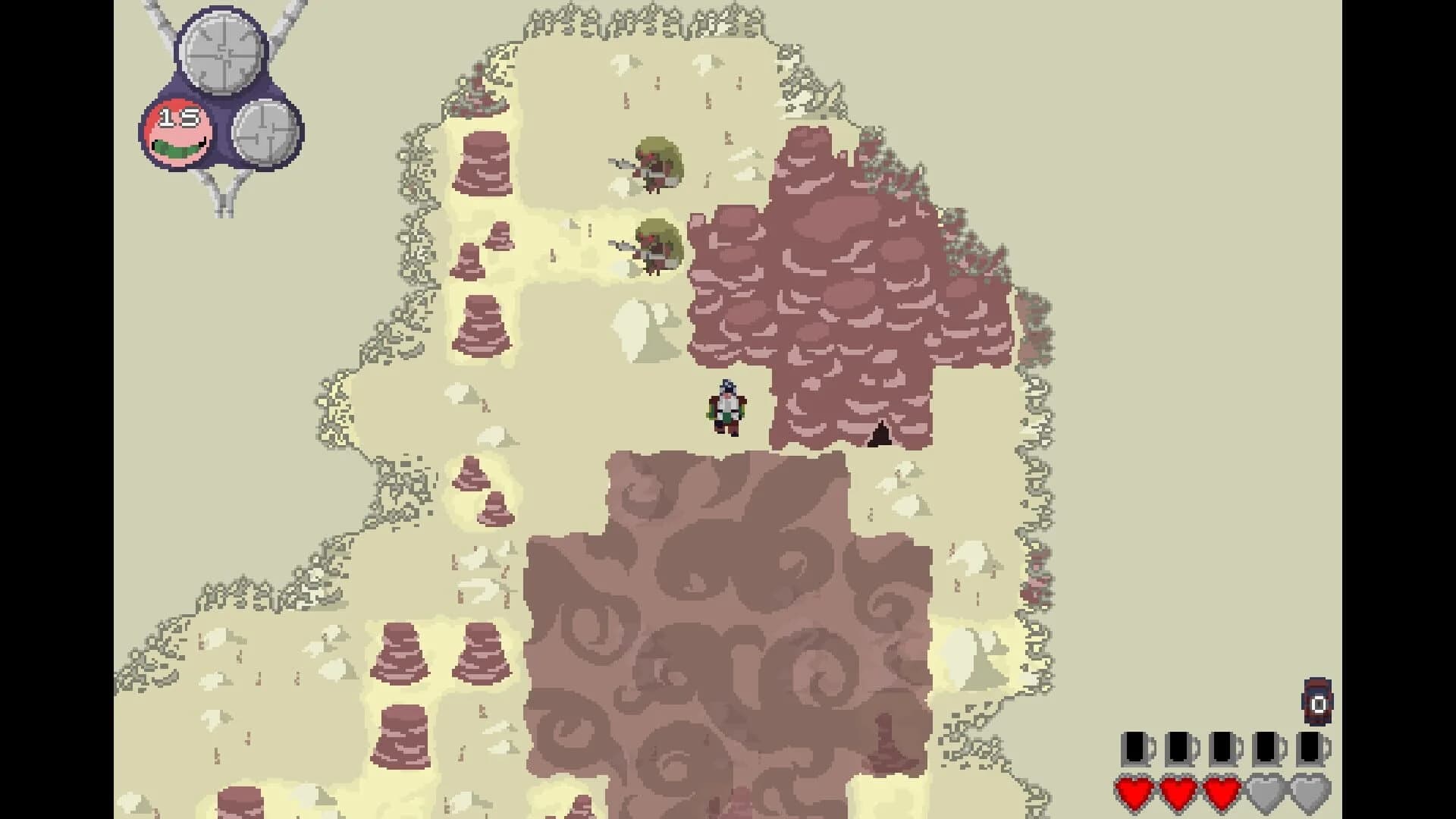The height and width of the screenshot is (819, 1456).
Task: Click the third red heart icon
Action: pyautogui.click(x=1223, y=794)
